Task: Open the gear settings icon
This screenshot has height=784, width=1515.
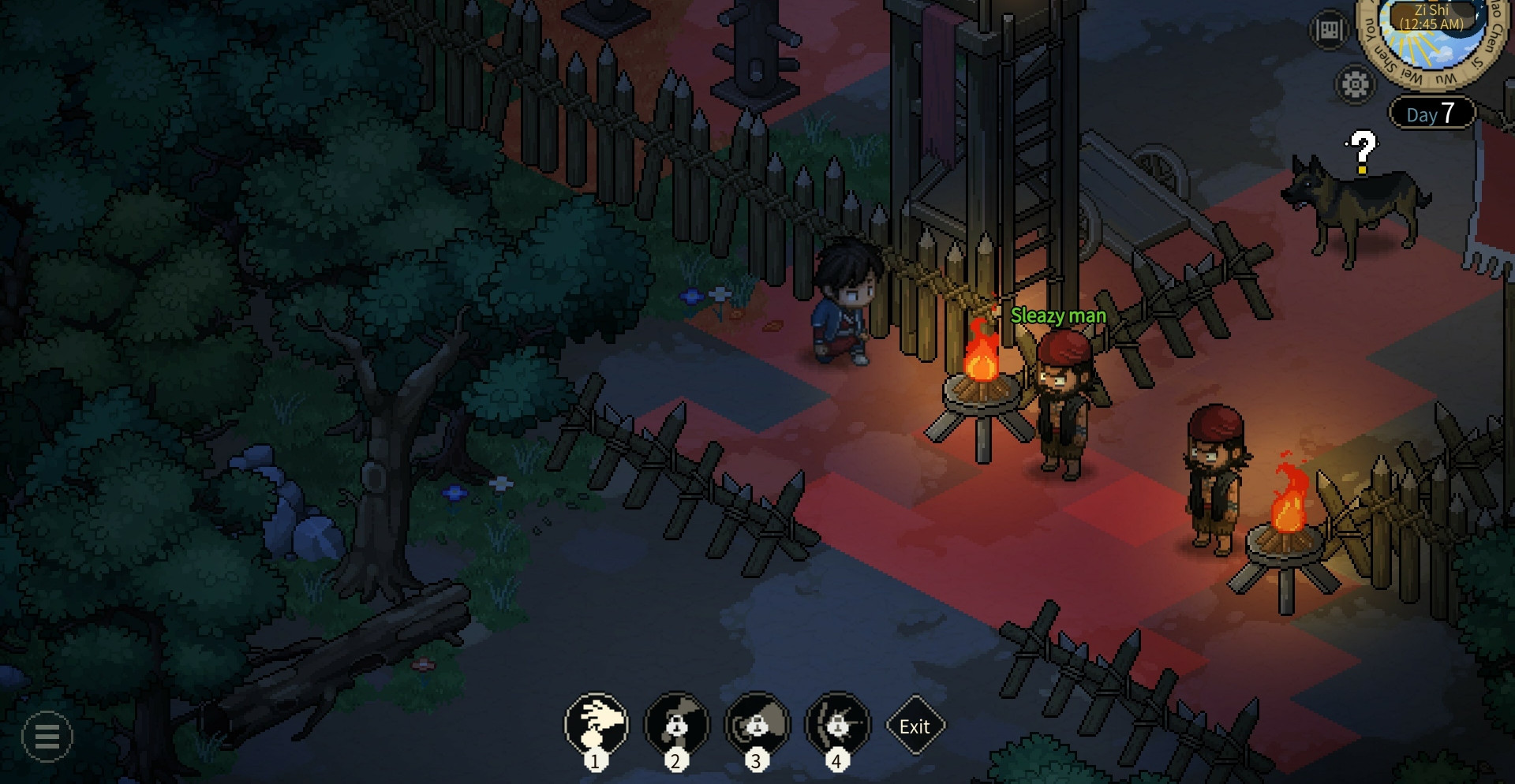Action: coord(1355,84)
